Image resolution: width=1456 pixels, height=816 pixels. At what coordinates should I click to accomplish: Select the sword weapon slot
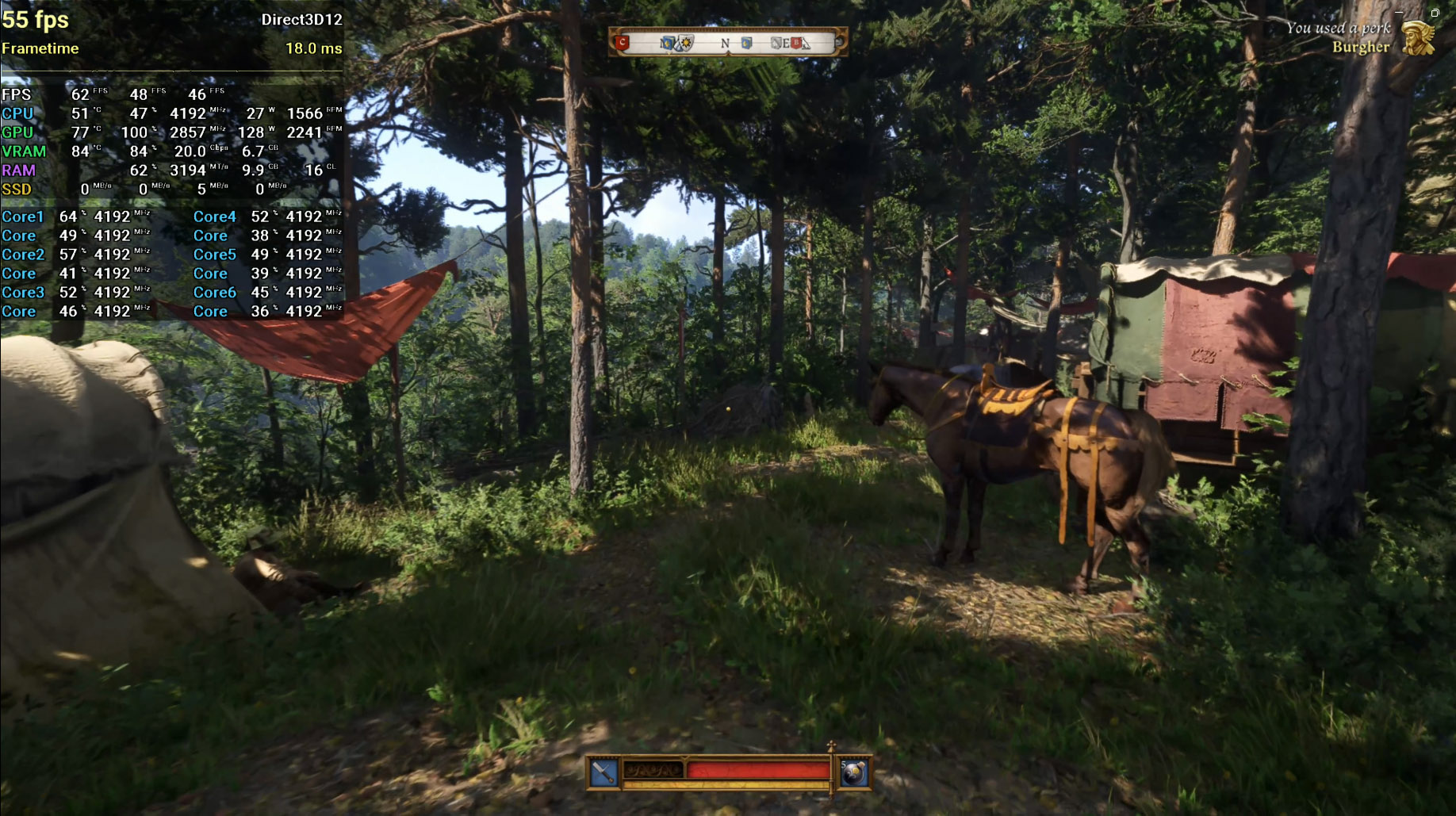603,772
